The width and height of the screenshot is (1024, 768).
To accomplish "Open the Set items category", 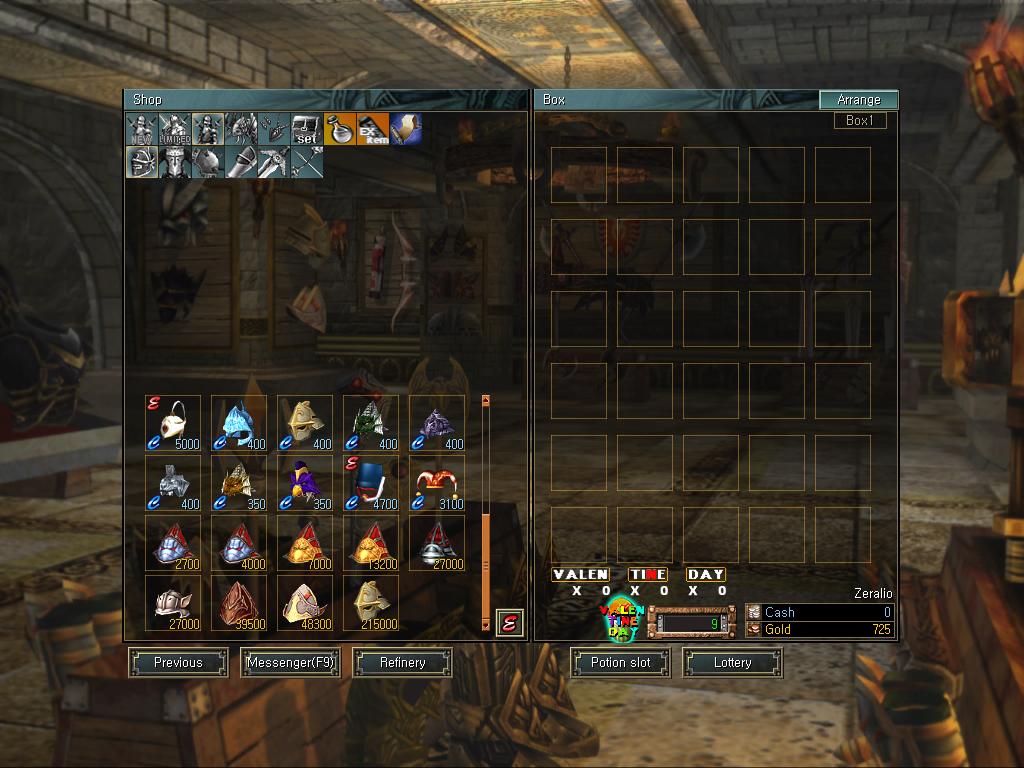I will pyautogui.click(x=306, y=129).
